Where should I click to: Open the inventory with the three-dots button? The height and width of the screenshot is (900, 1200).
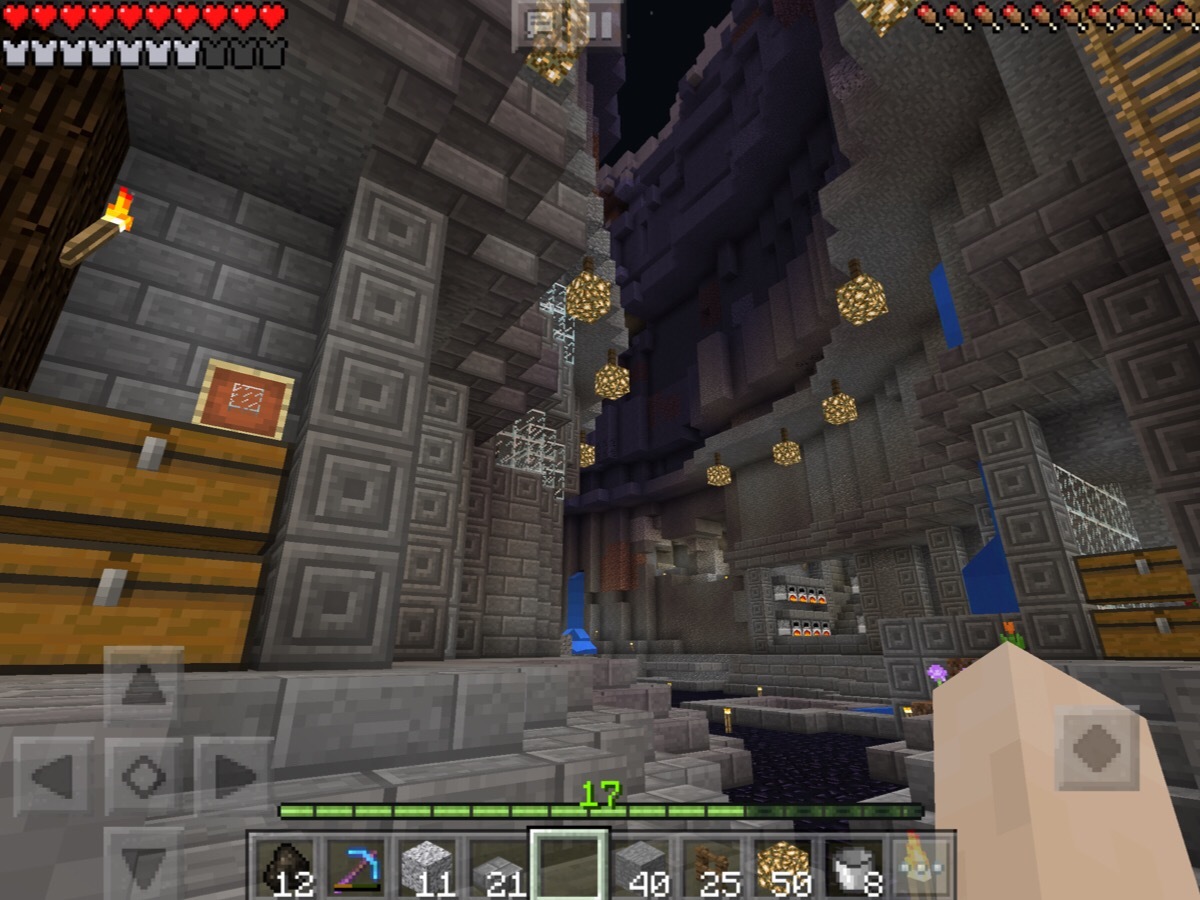click(x=922, y=867)
